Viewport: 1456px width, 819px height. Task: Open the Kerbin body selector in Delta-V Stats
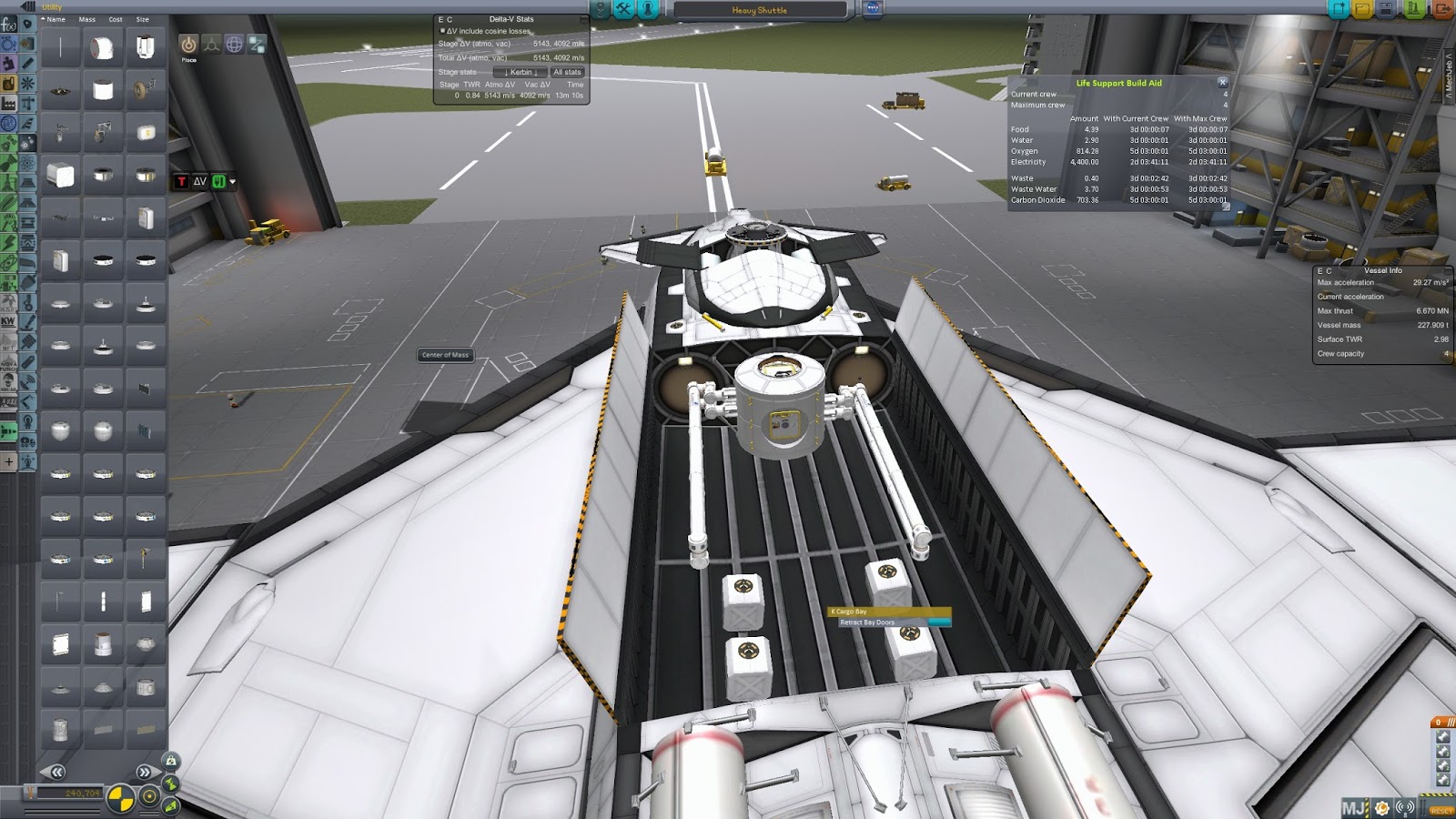[x=520, y=72]
